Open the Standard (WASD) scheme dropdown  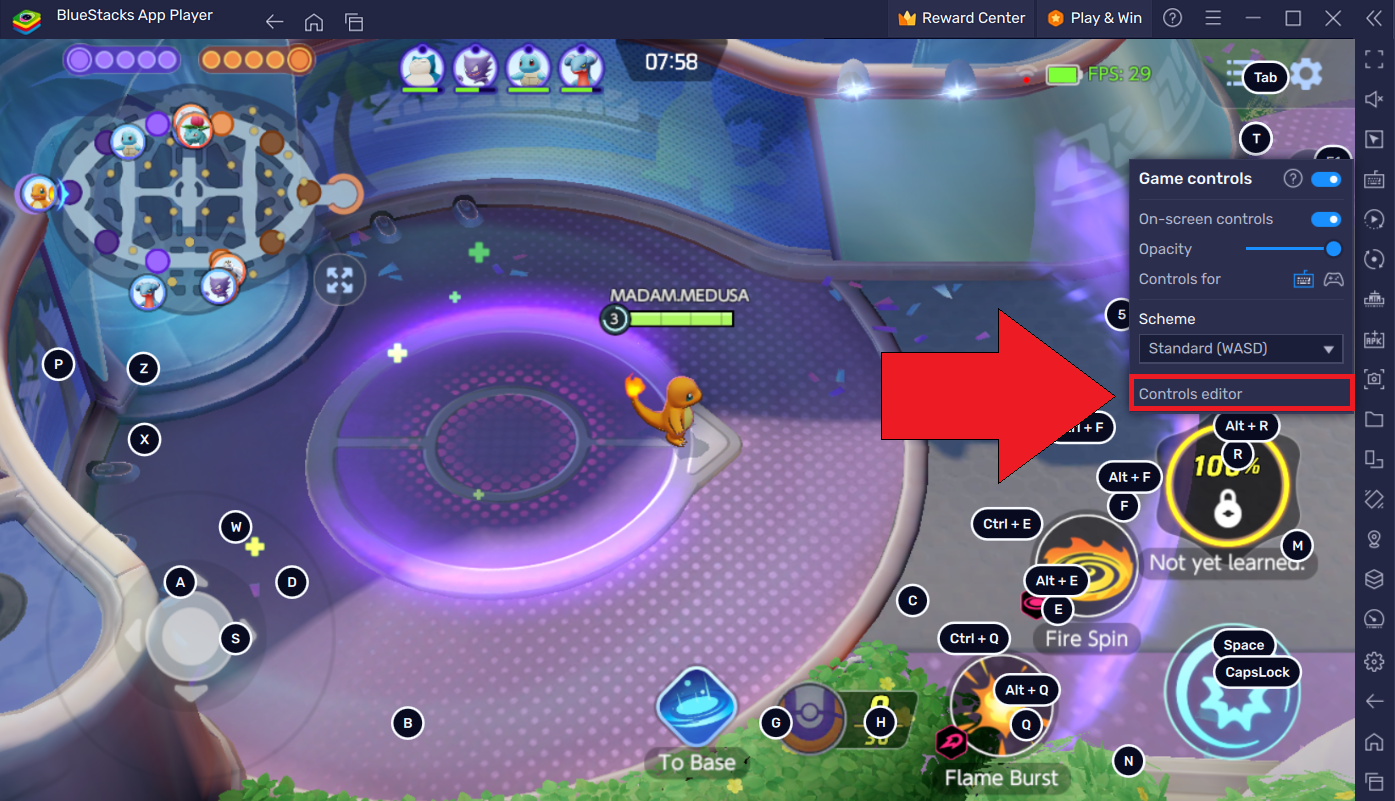(x=1240, y=348)
